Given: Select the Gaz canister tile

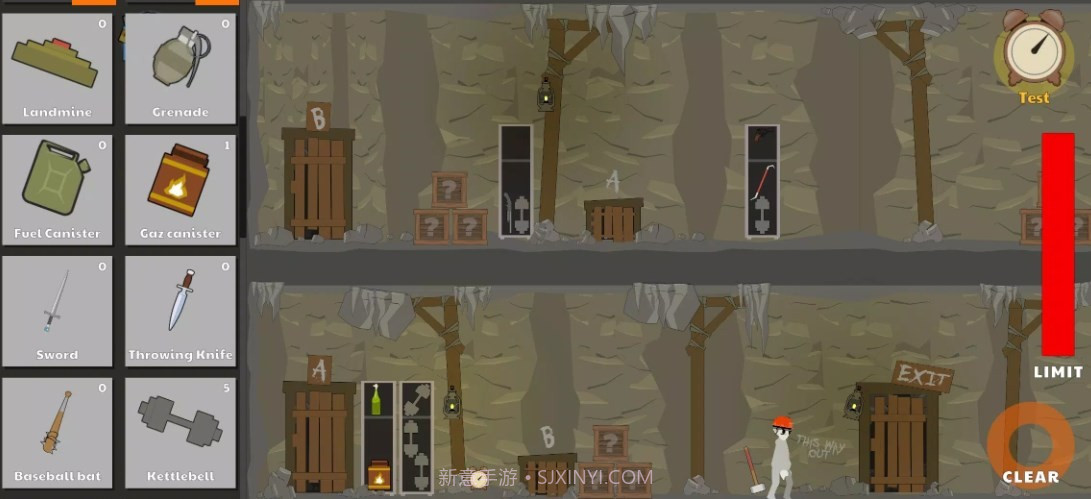Looking at the screenshot, I should click(180, 189).
